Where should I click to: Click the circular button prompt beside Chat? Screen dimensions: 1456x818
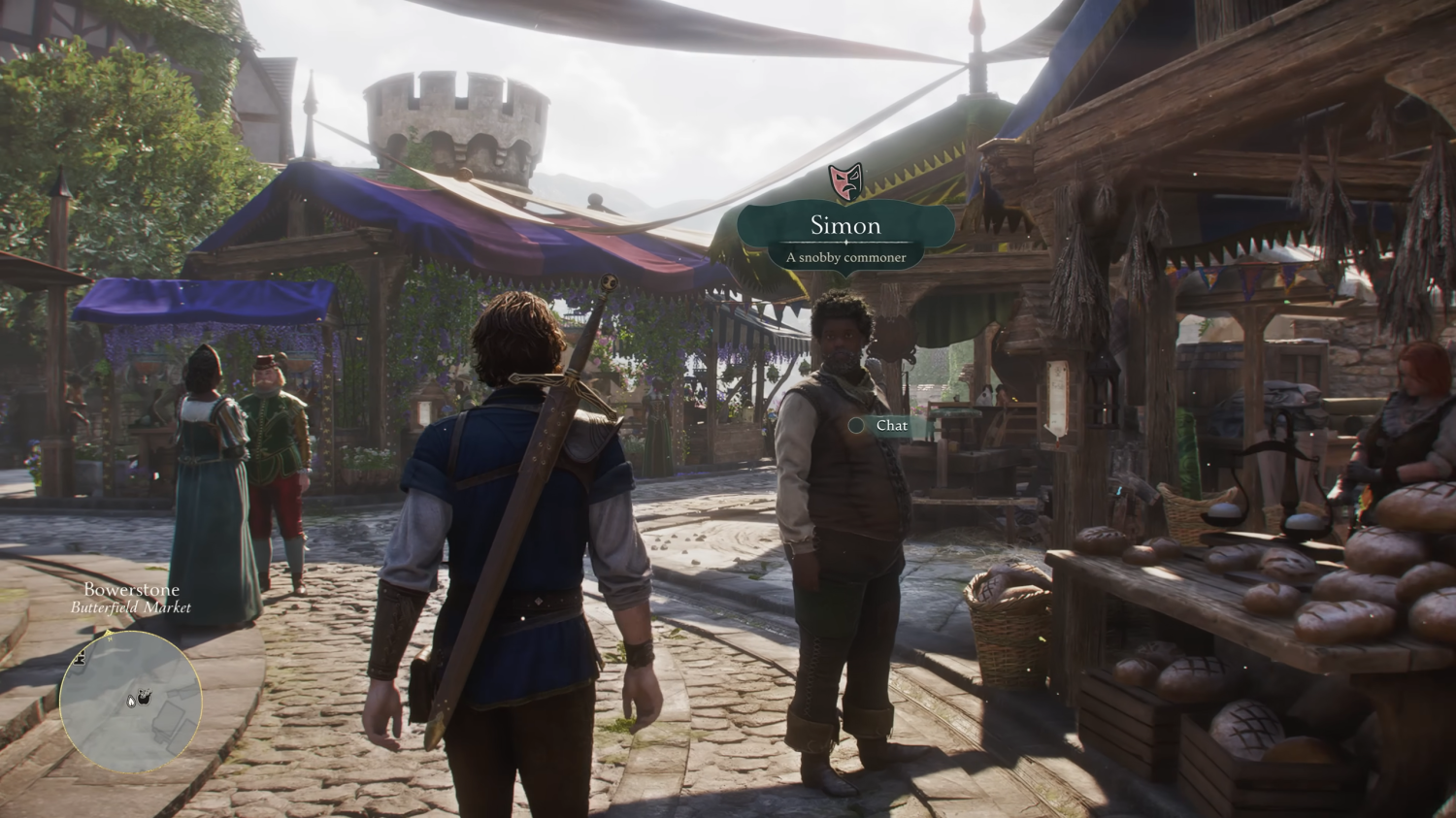coord(856,425)
